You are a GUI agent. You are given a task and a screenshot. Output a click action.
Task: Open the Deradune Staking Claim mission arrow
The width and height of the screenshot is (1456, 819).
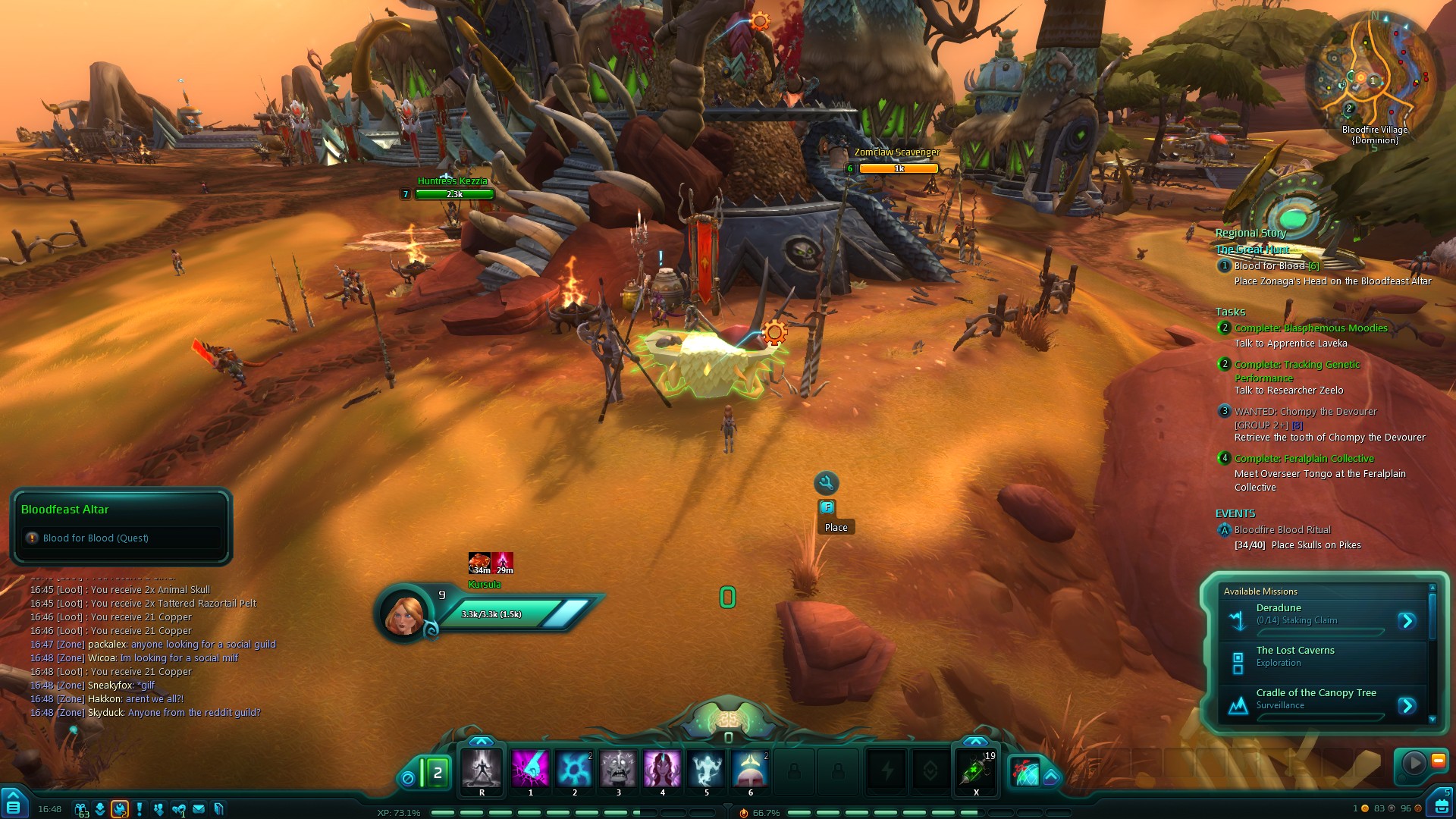[x=1407, y=621]
